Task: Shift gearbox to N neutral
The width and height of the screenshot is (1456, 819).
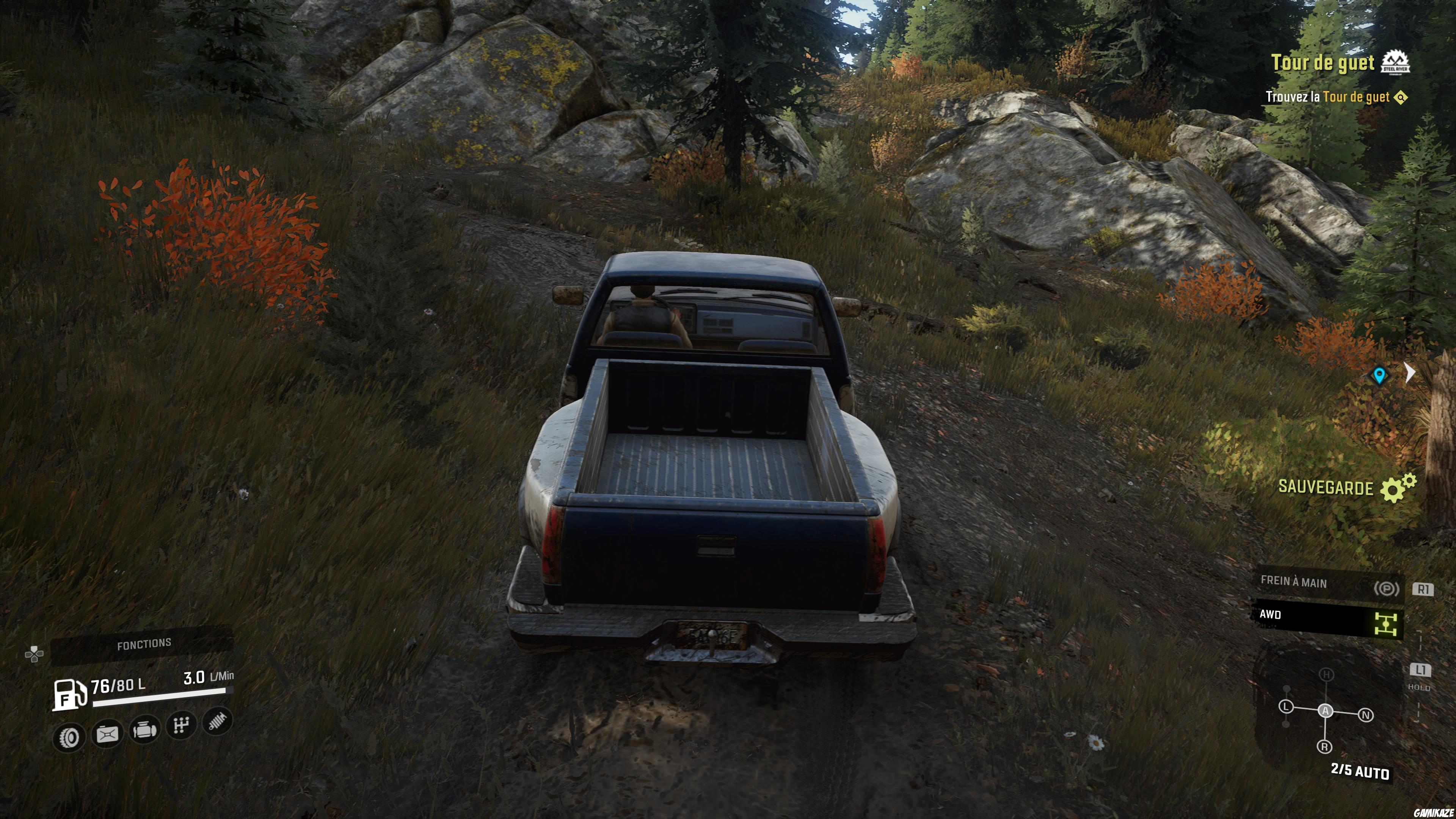Action: point(1366,715)
